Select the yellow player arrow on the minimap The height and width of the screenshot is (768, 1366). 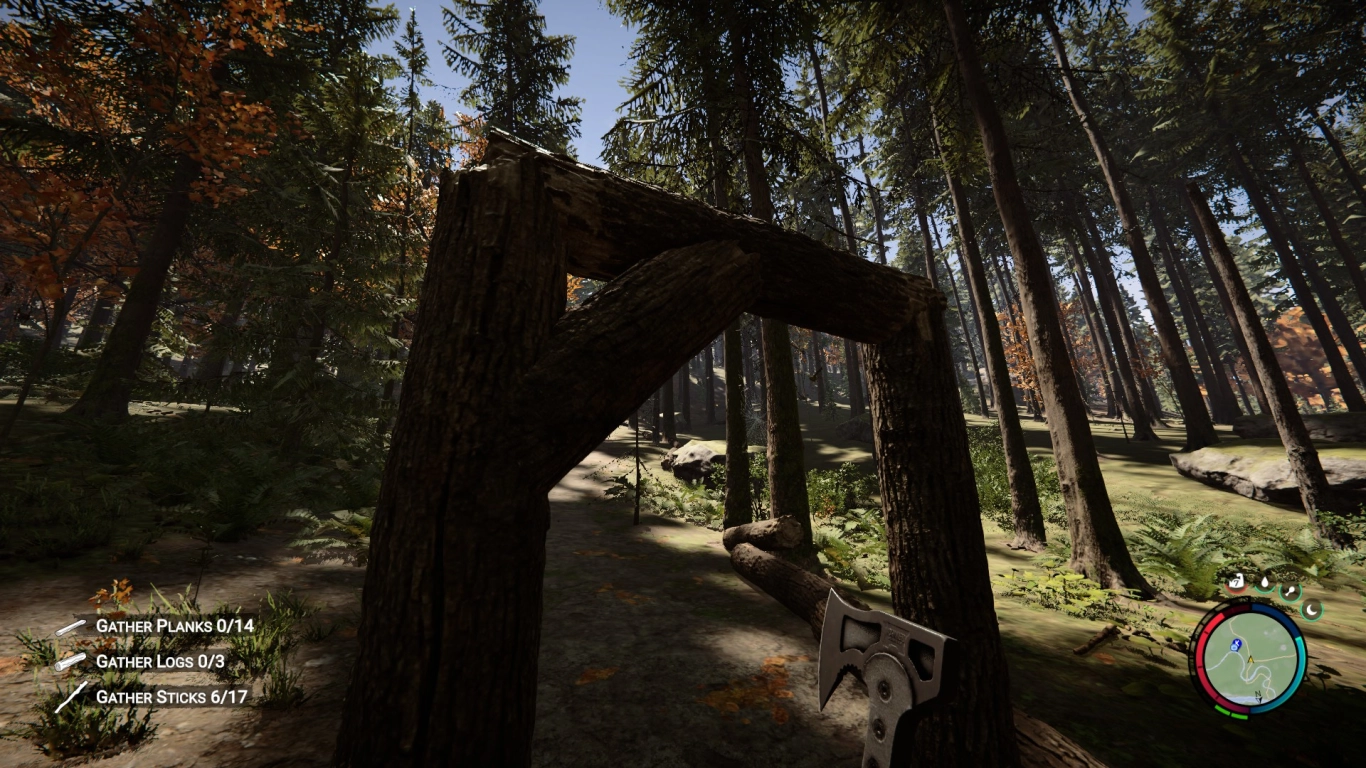(1250, 659)
